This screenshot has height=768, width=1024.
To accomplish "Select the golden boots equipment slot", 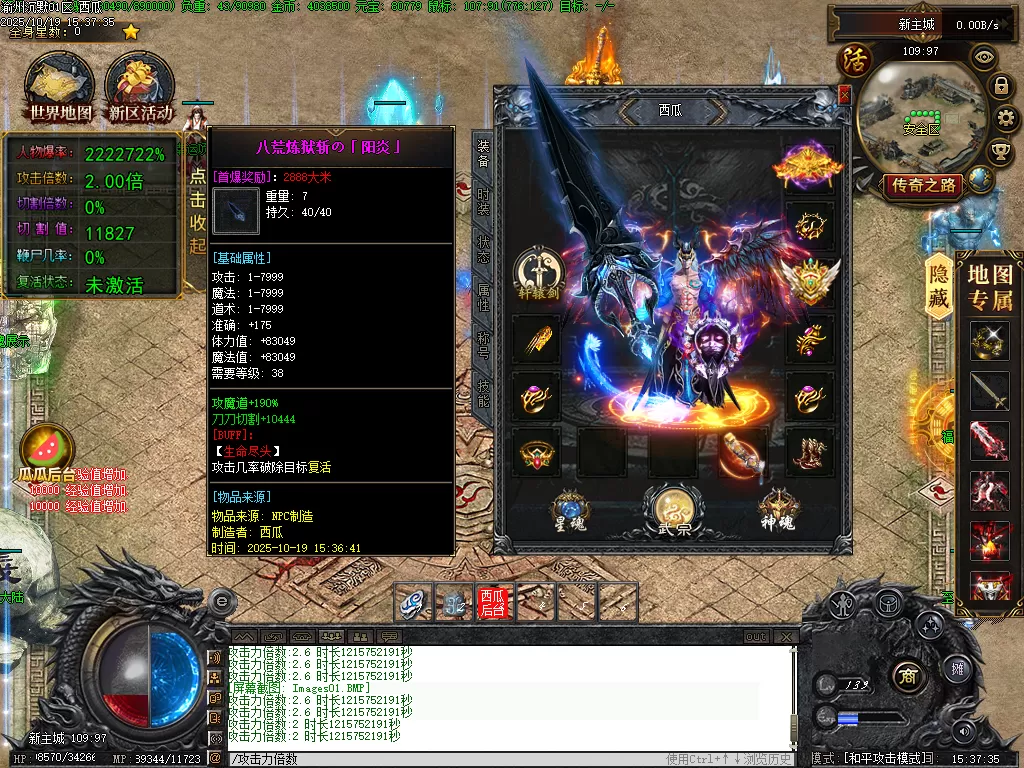I will coord(810,453).
